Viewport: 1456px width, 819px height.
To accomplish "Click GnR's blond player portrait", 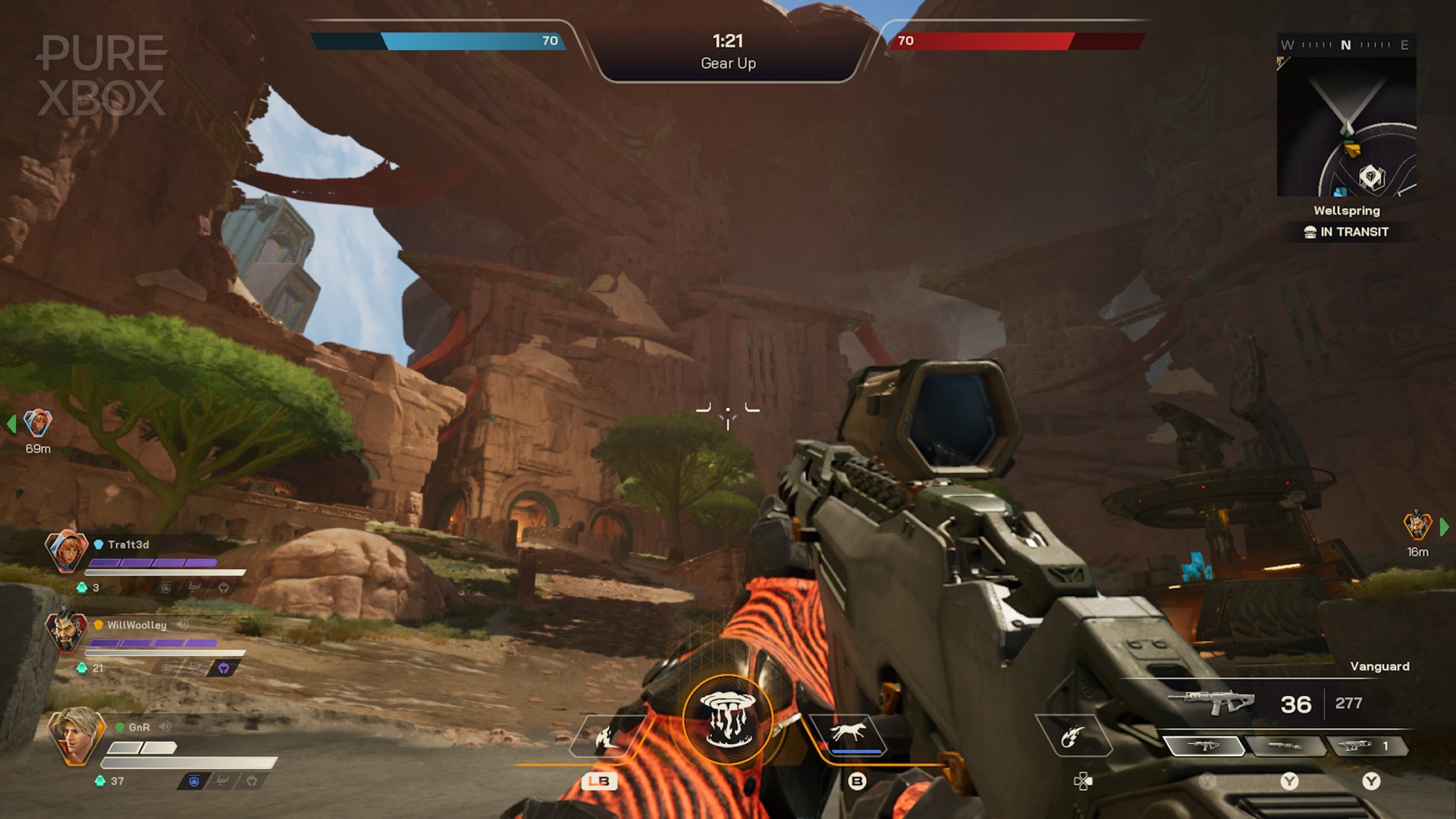I will pos(75,734).
